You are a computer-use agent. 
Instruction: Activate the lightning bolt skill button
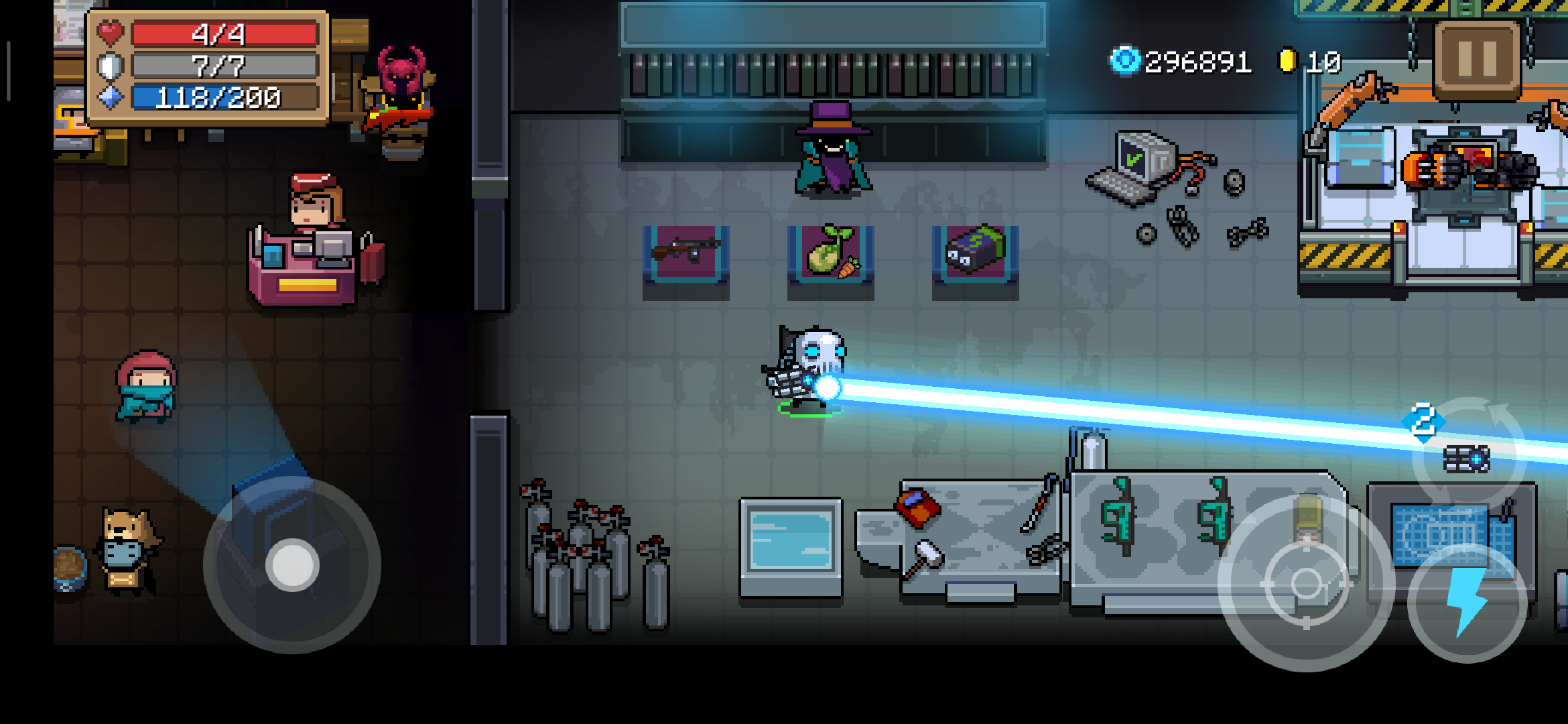pos(1467,603)
